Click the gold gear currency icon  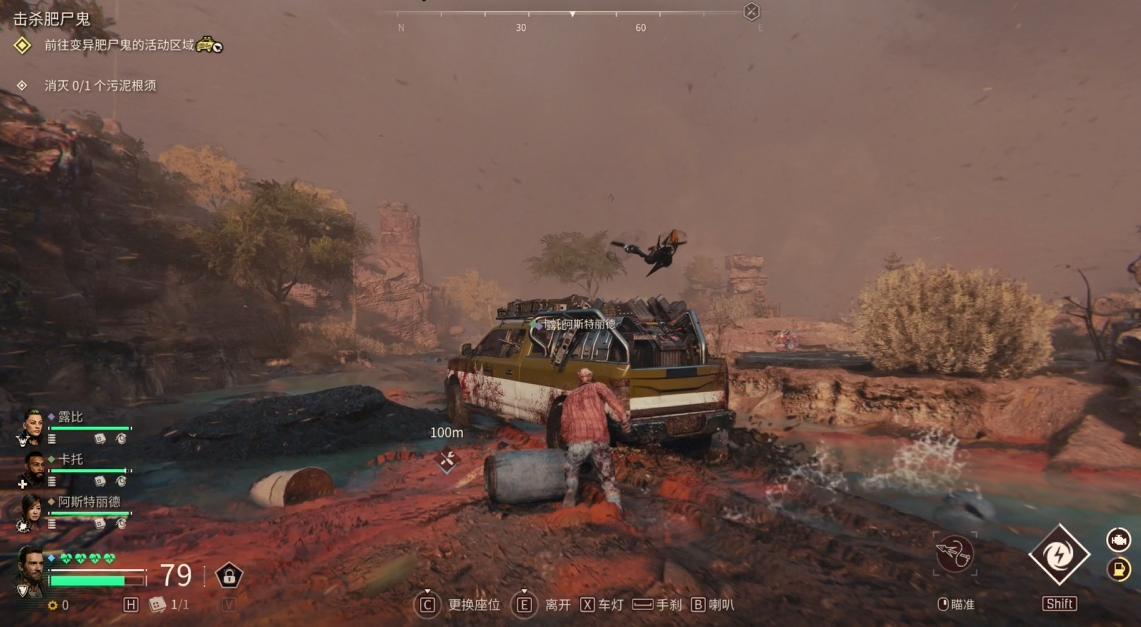click(52, 605)
